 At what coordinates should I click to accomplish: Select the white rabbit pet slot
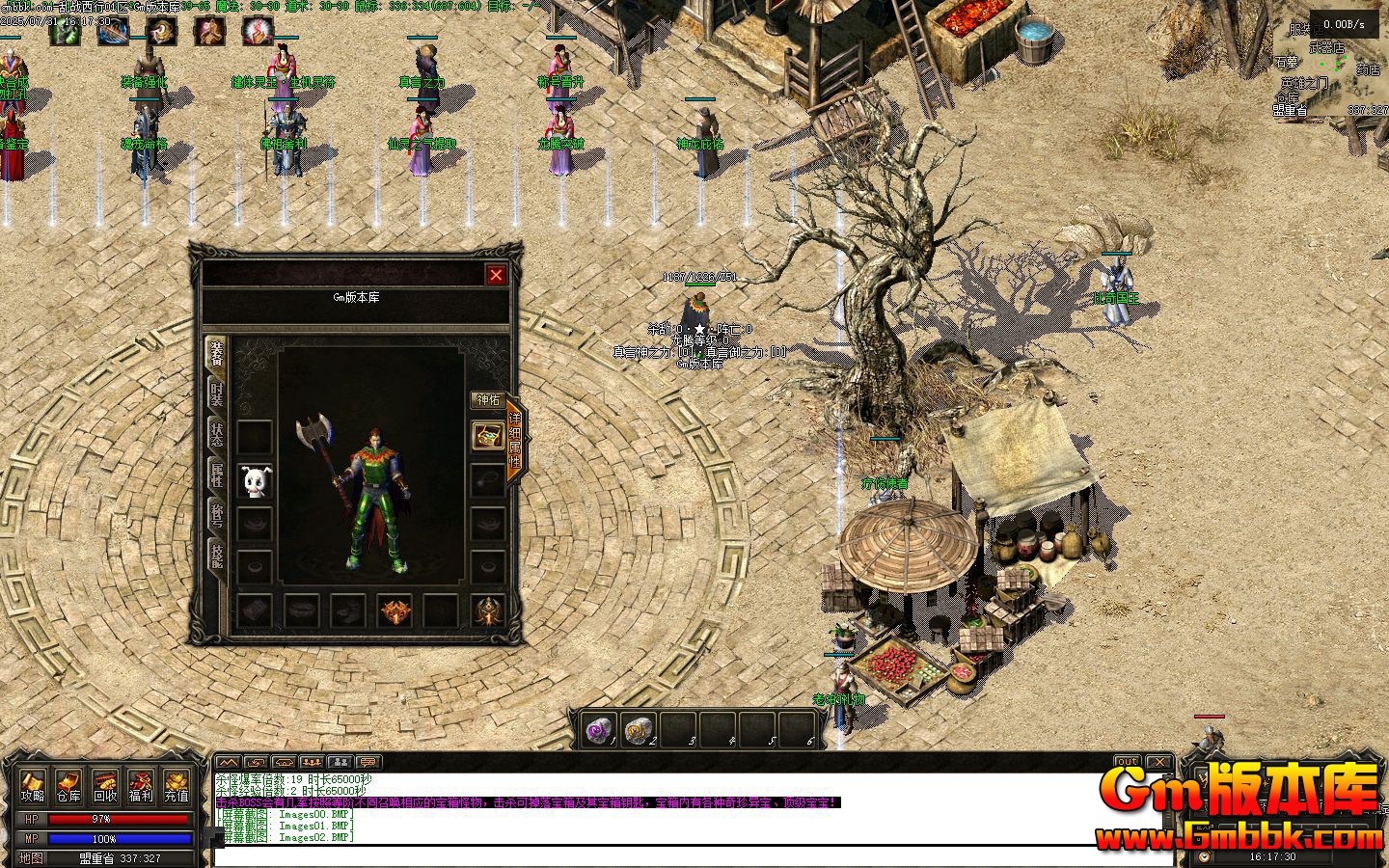click(255, 482)
